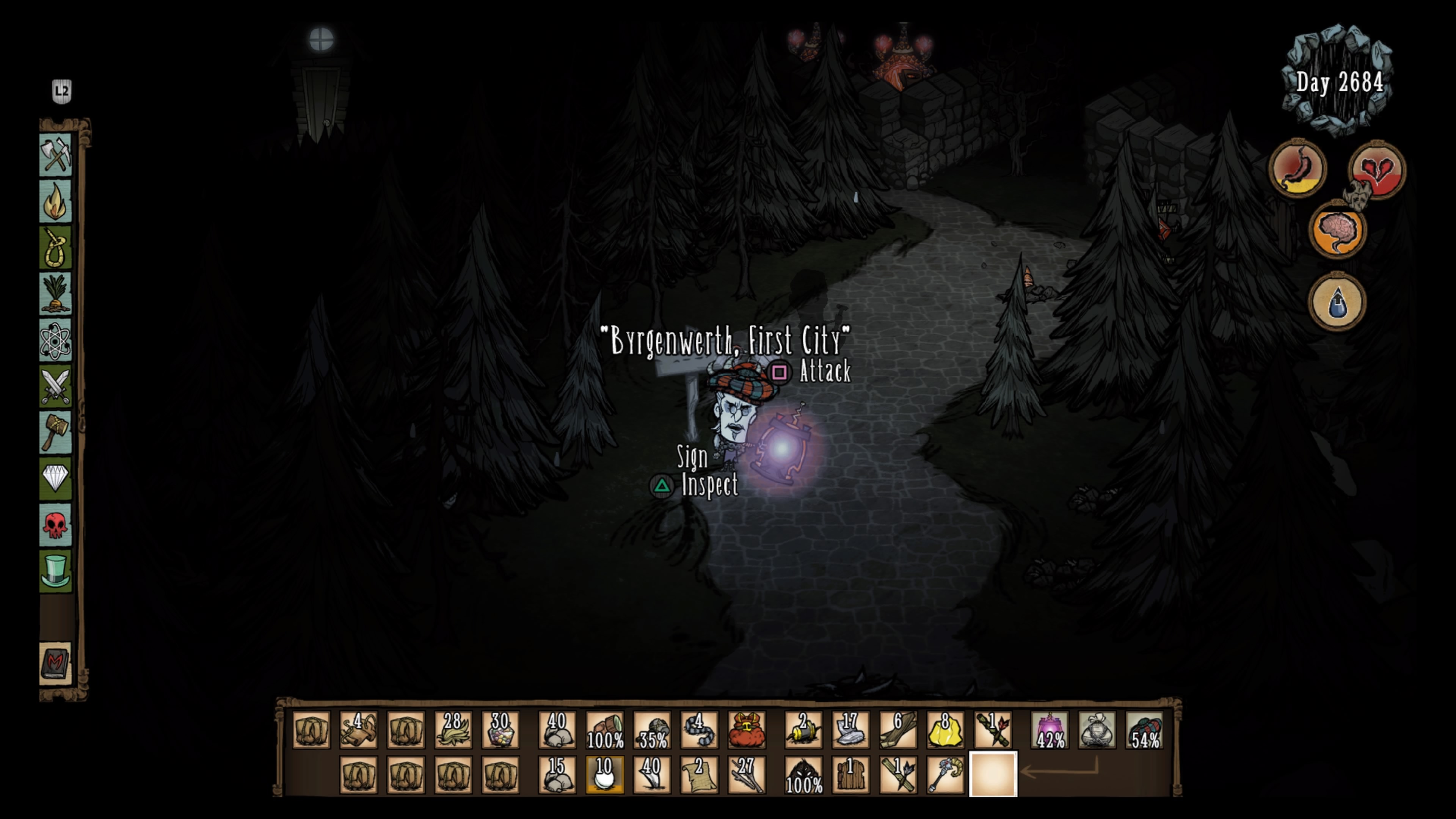This screenshot has height=819, width=1456.
Task: Select the jar of 30 gumballs
Action: click(x=500, y=730)
